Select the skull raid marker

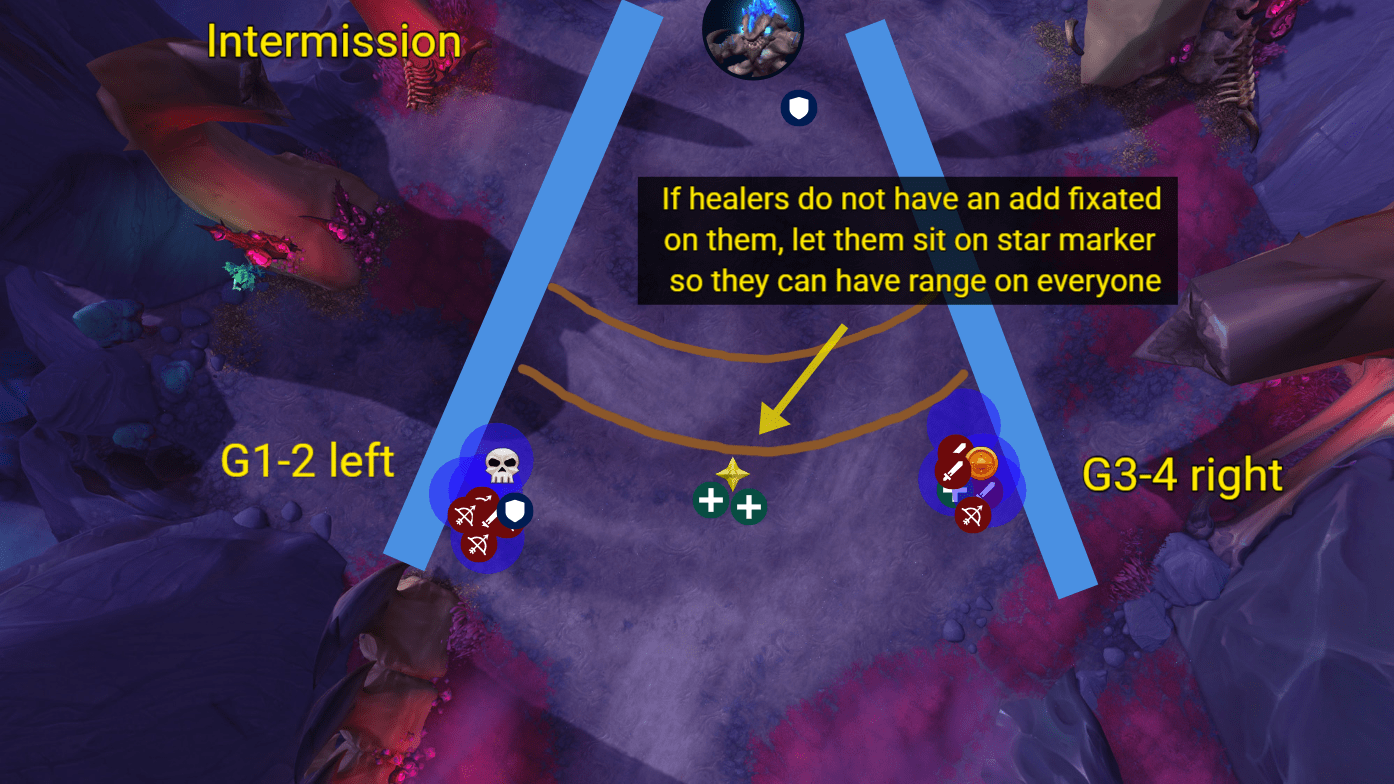click(x=501, y=464)
